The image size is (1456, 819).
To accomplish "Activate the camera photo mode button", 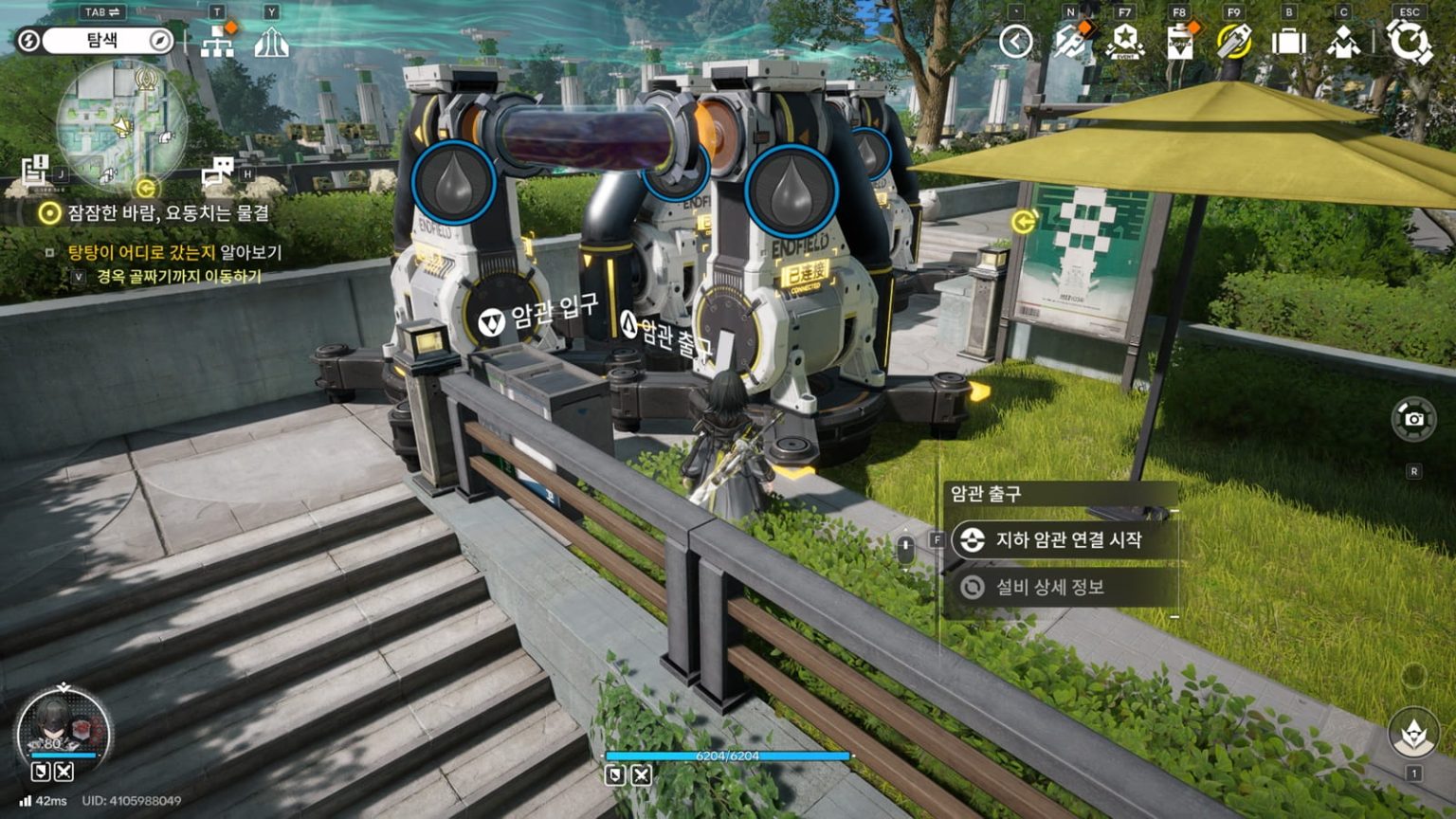I will coord(1413,419).
